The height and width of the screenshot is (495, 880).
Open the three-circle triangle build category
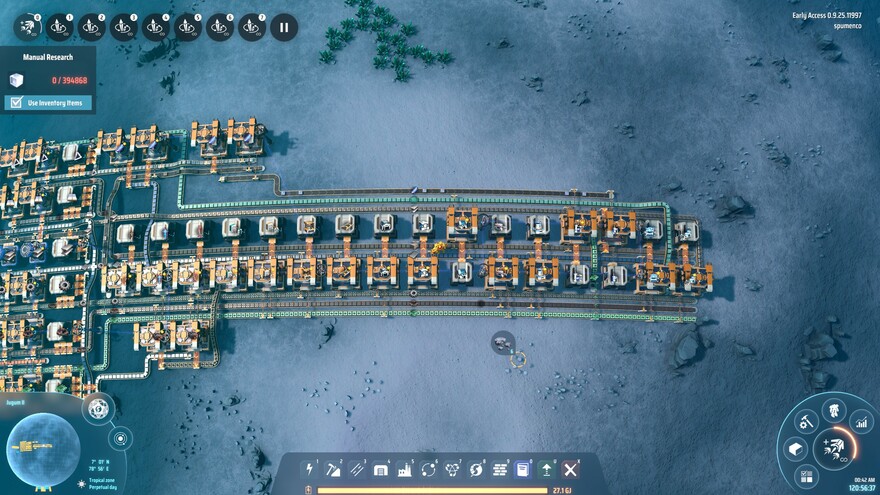[452, 469]
